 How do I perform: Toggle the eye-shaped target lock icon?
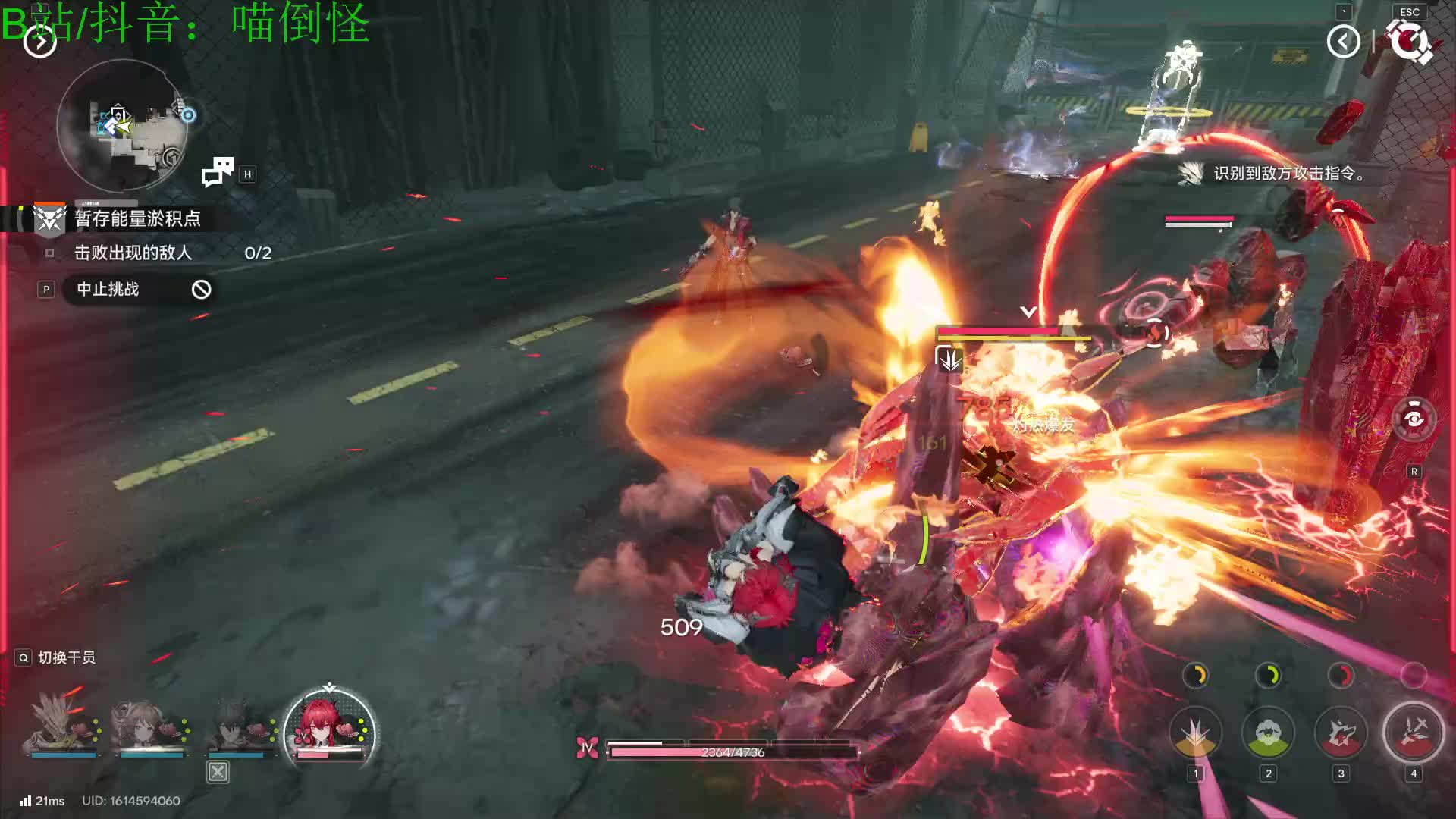(x=1414, y=419)
